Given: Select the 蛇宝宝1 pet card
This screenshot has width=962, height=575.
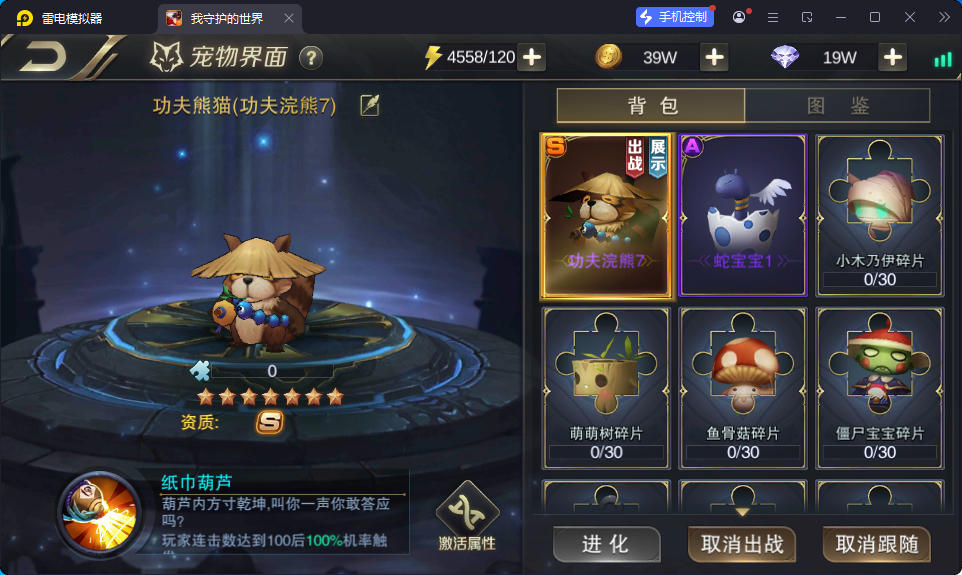Looking at the screenshot, I should [742, 216].
